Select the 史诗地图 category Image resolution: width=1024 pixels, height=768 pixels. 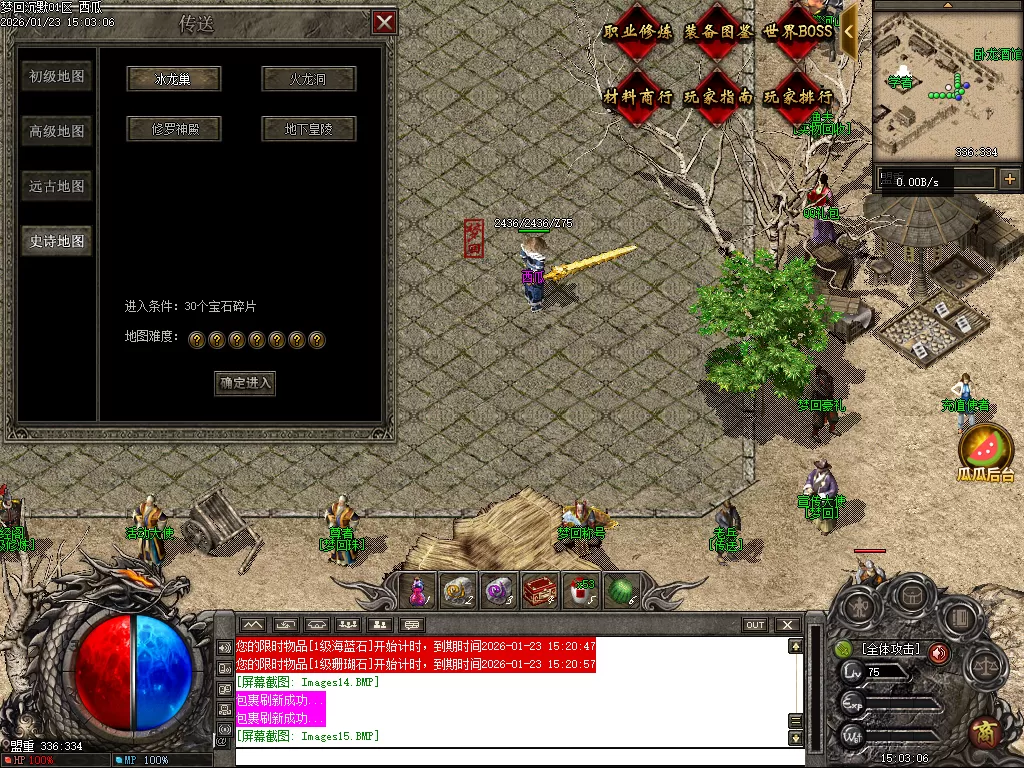57,241
